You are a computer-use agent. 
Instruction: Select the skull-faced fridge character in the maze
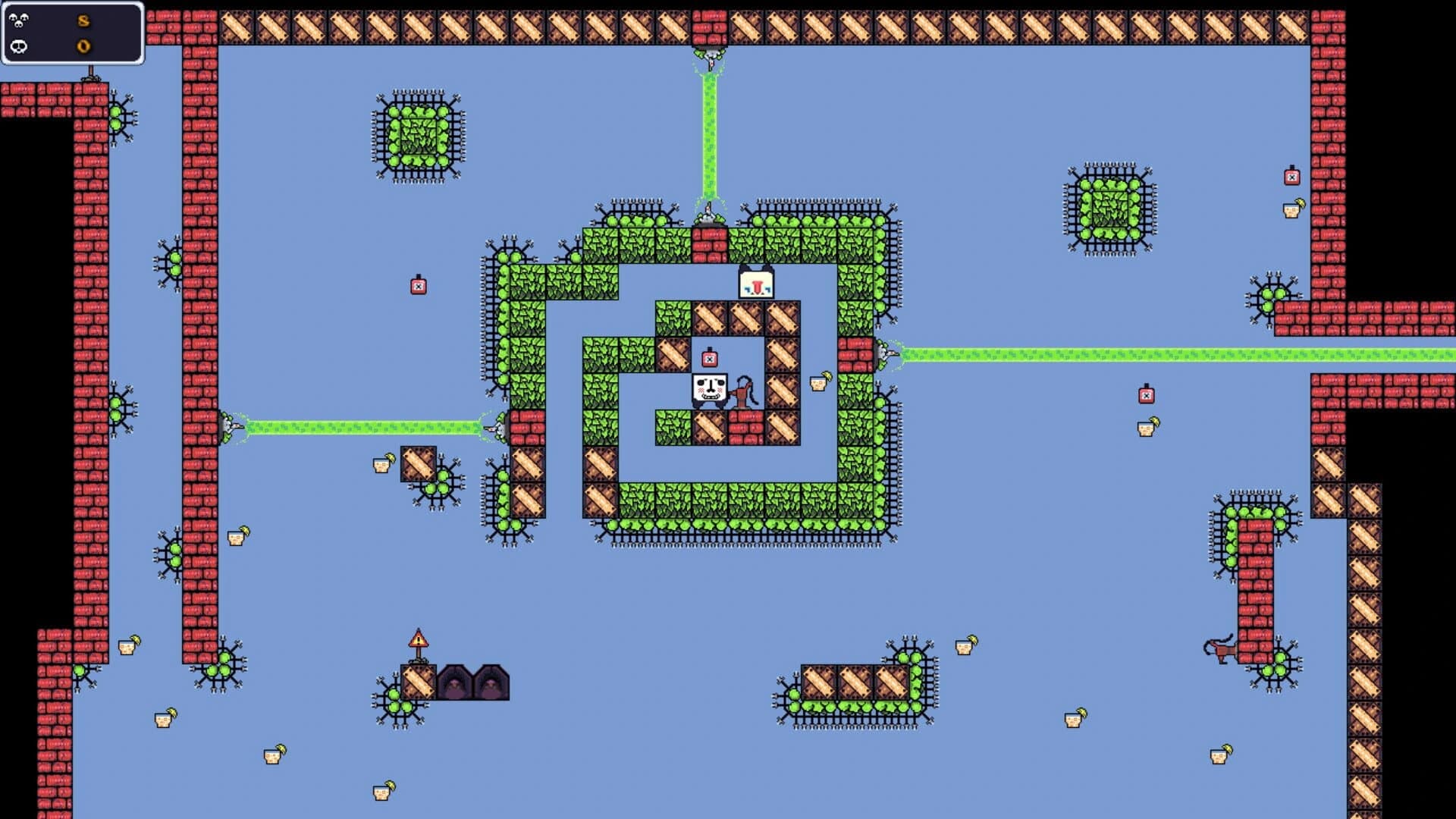709,388
